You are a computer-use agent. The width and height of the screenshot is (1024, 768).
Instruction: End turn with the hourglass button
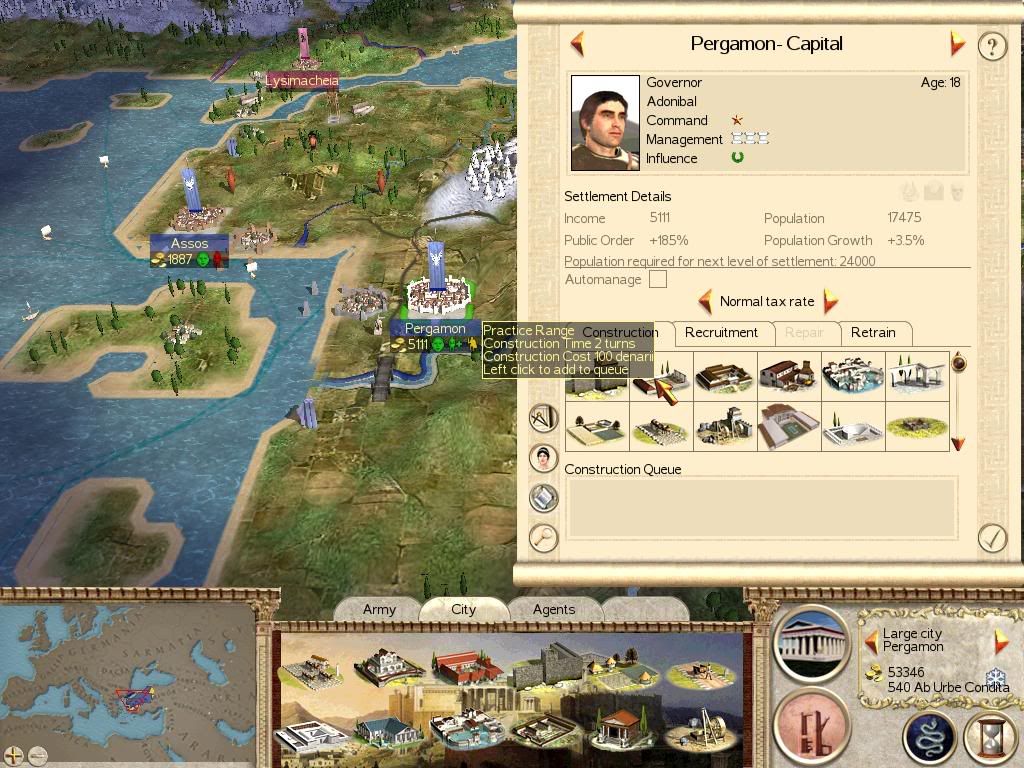pos(990,738)
